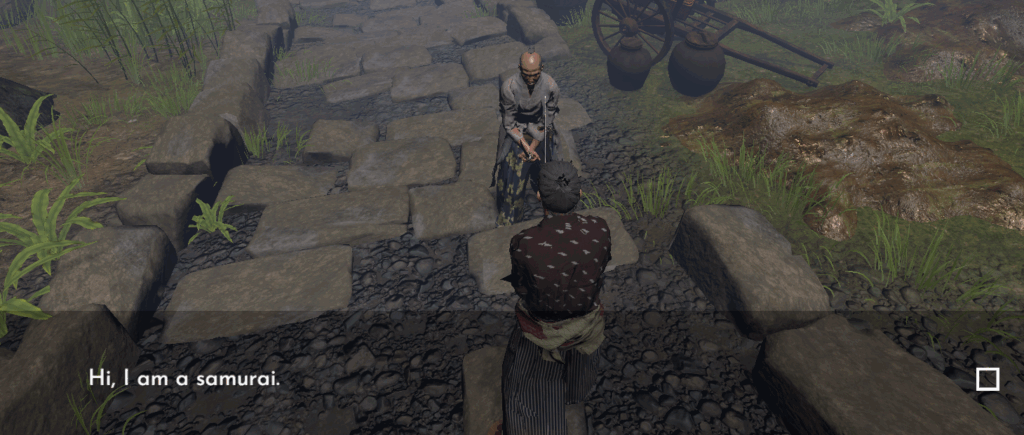Viewport: 1024px width, 435px height.
Task: Click the white square dialogue continue indicator
Action: click(x=987, y=379)
